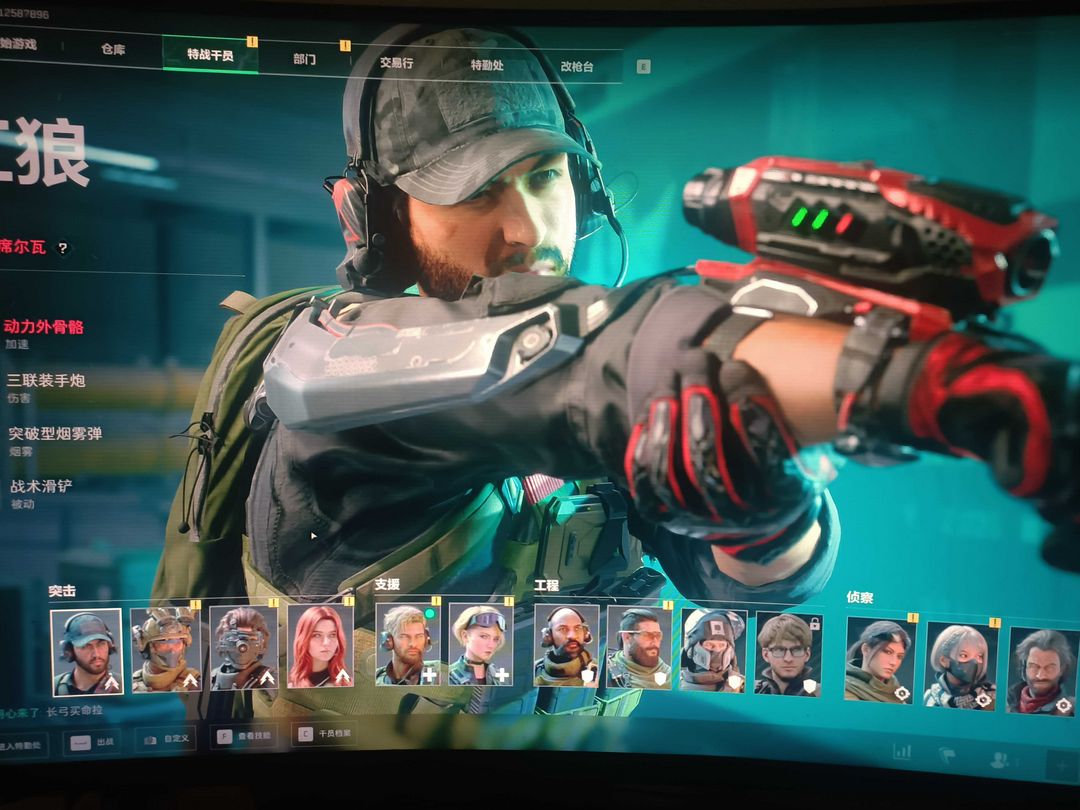
Task: Pick the locked operator with glasses
Action: [x=788, y=653]
